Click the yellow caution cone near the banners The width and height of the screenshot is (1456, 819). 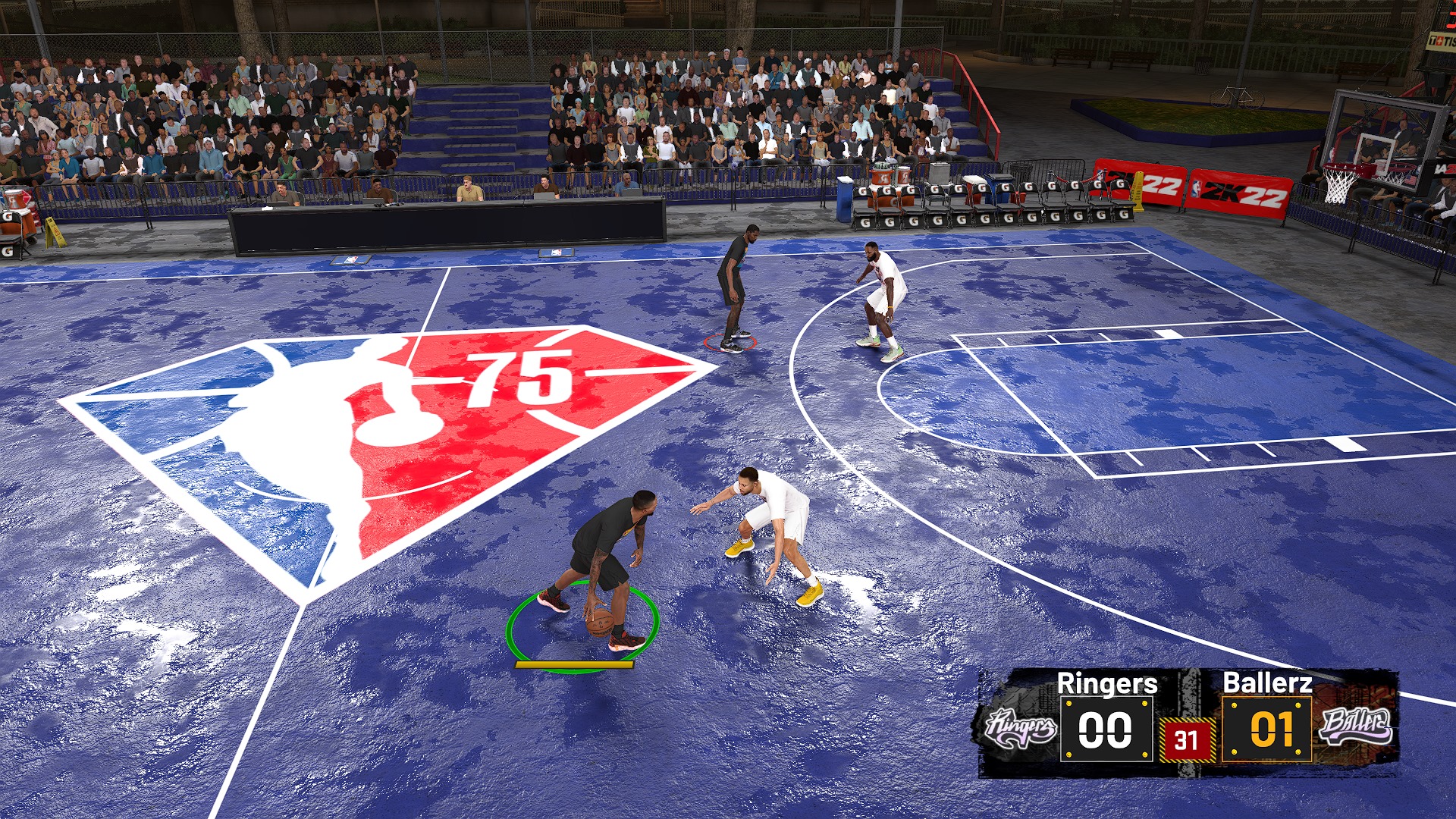click(1138, 192)
